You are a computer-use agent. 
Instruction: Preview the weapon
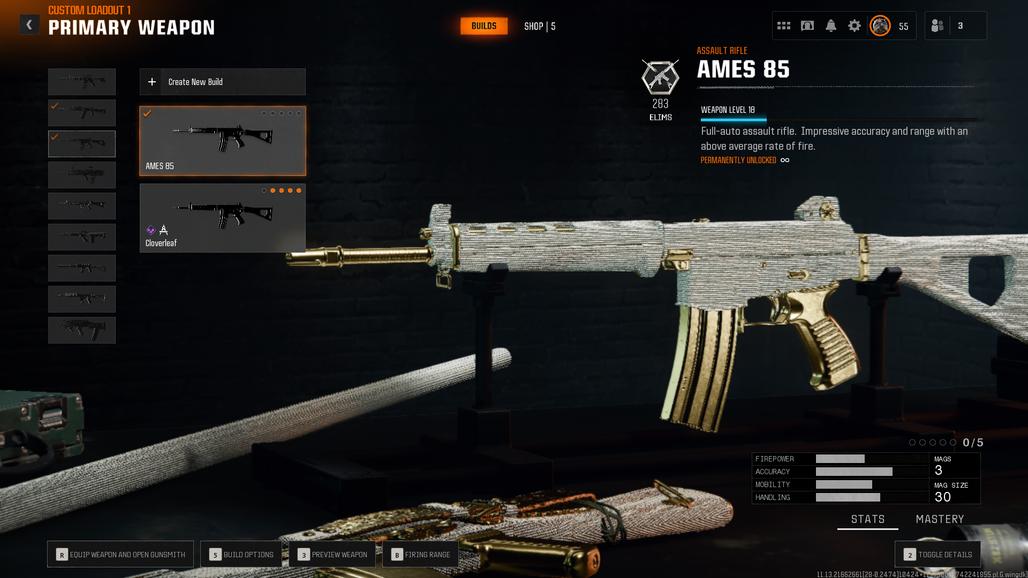[332, 554]
